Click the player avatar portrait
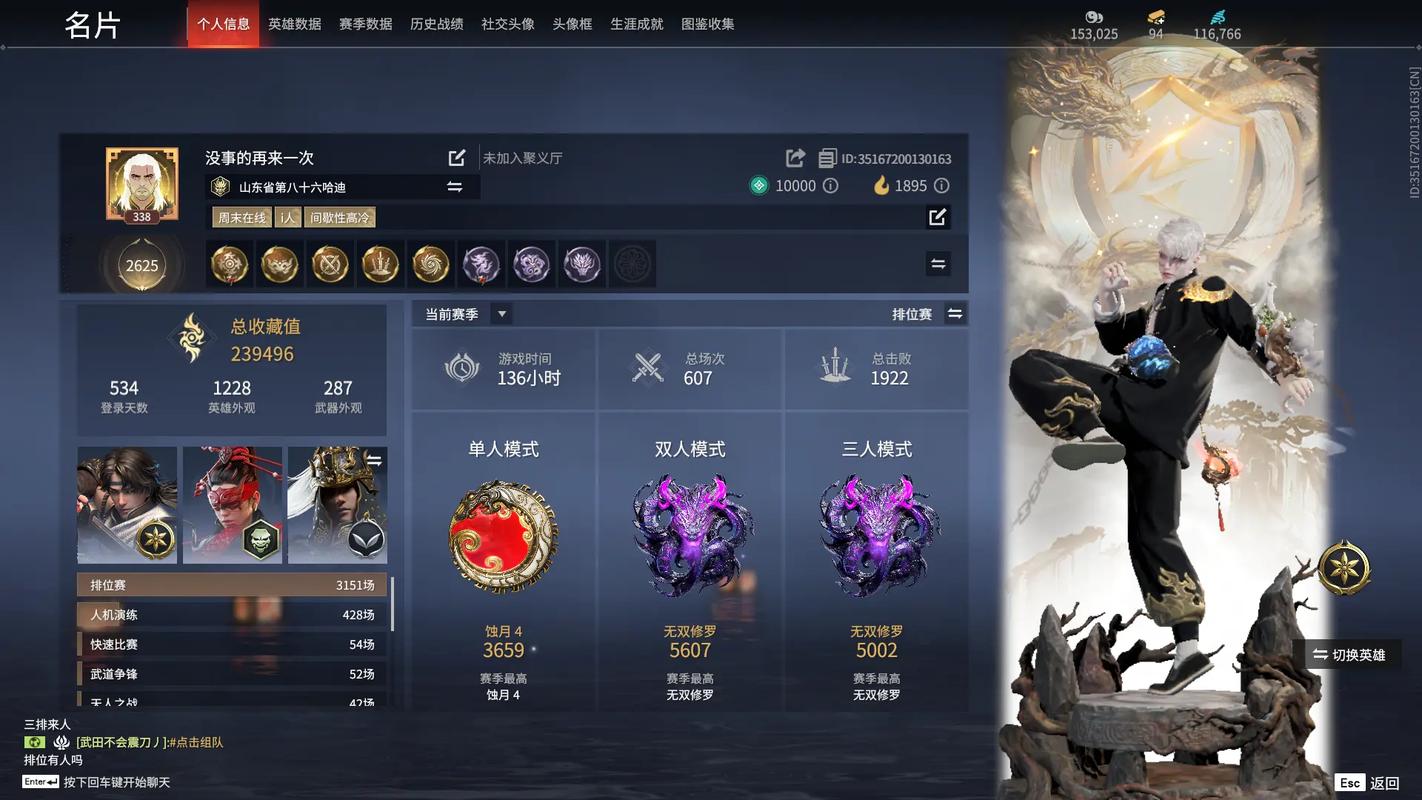This screenshot has width=1422, height=800. 142,182
